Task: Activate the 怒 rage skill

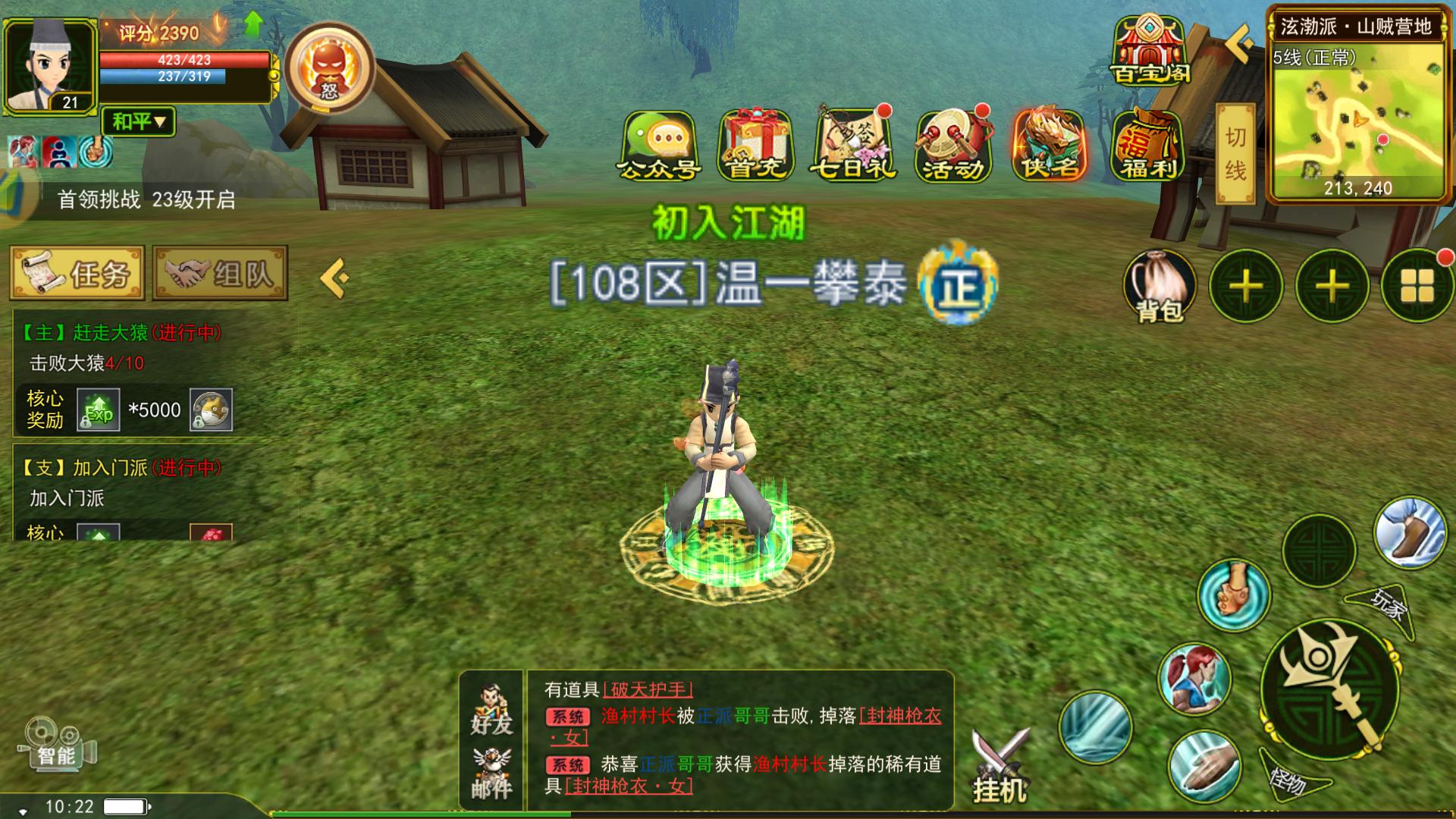Action: pyautogui.click(x=330, y=68)
